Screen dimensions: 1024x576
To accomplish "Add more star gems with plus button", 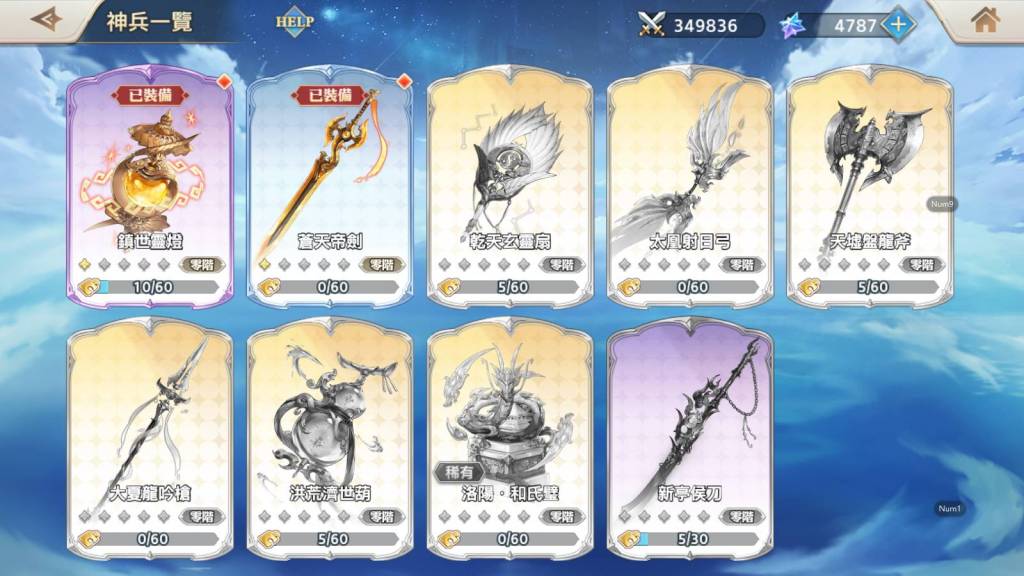I will 897,24.
